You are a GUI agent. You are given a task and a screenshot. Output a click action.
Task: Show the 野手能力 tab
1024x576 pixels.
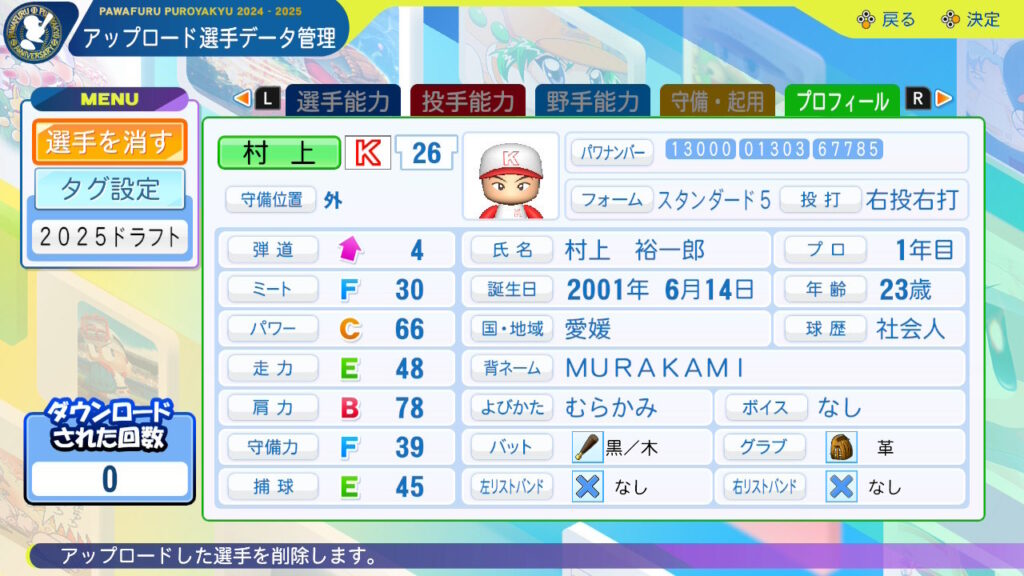coord(593,101)
